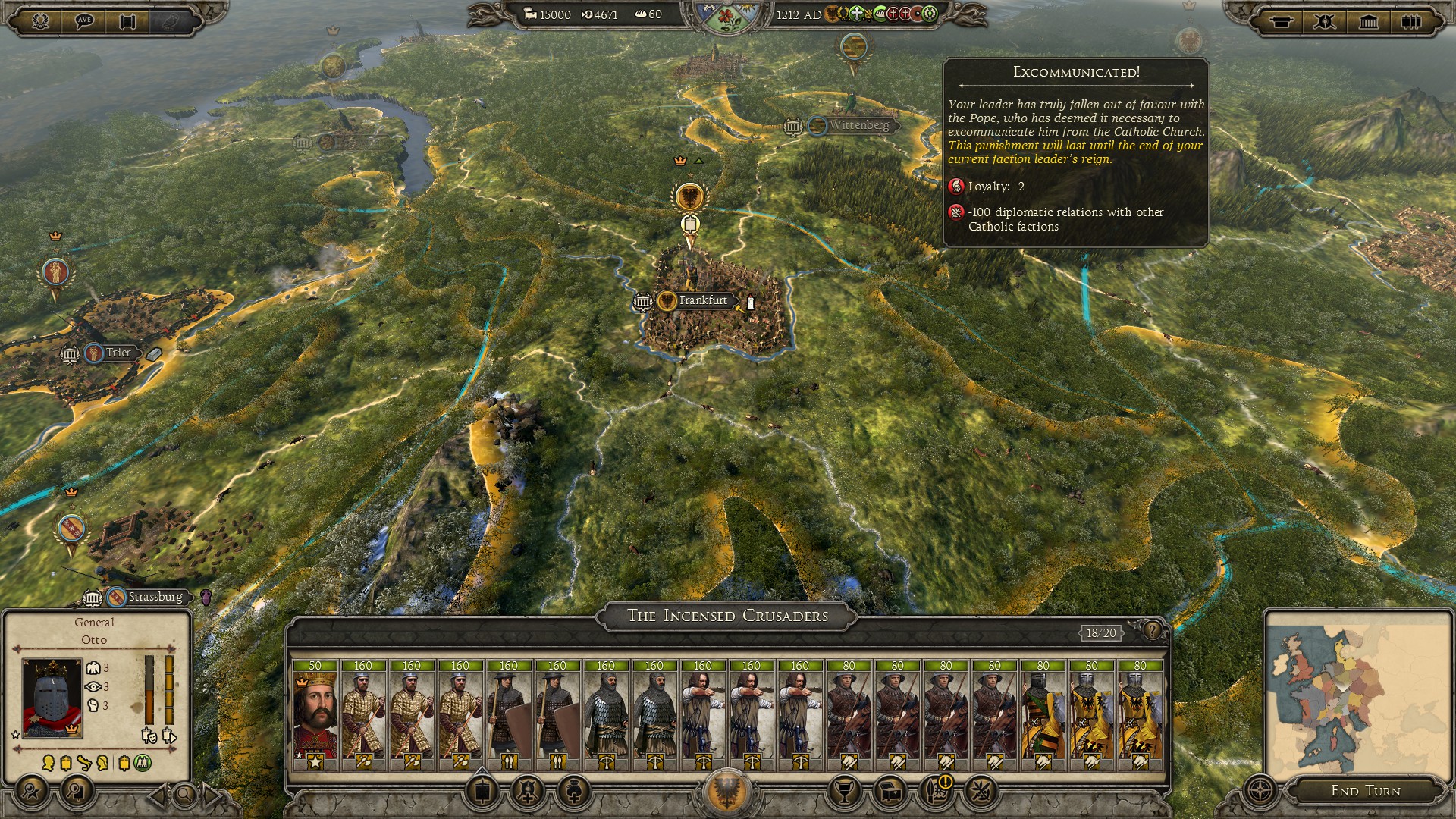Image resolution: width=1456 pixels, height=819 pixels.
Task: Click the button with exclamation alert
Action: [x=937, y=791]
